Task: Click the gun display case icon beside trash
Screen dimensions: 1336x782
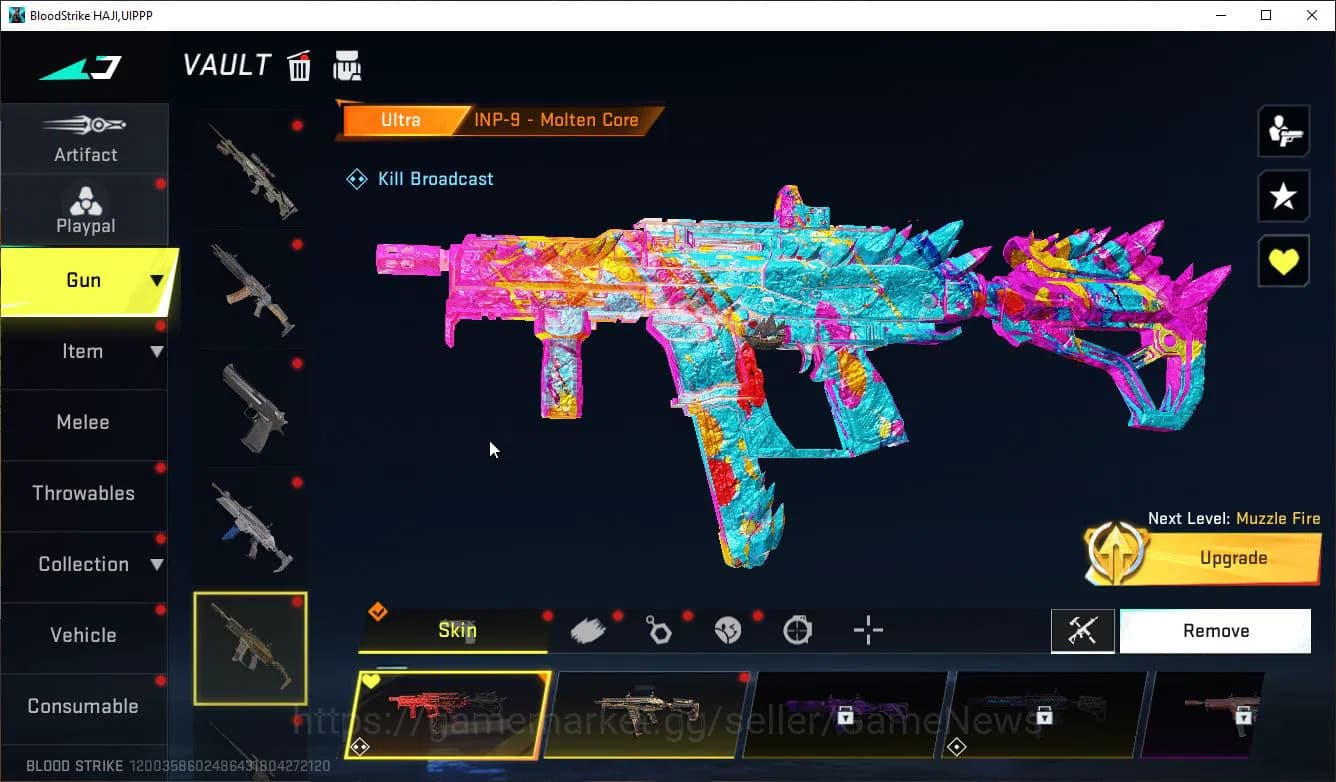Action: [347, 64]
